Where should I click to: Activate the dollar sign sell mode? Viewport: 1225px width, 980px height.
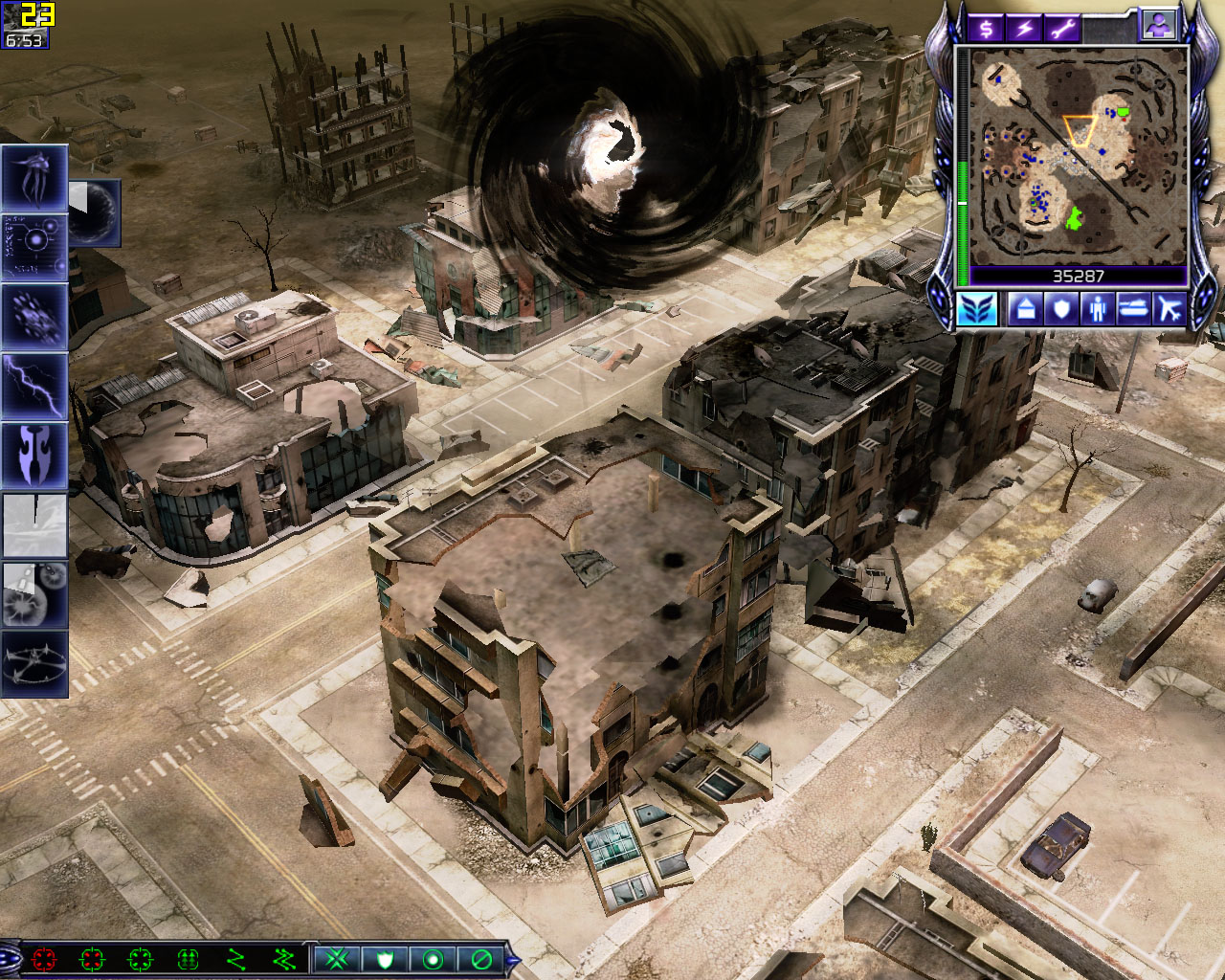click(986, 28)
